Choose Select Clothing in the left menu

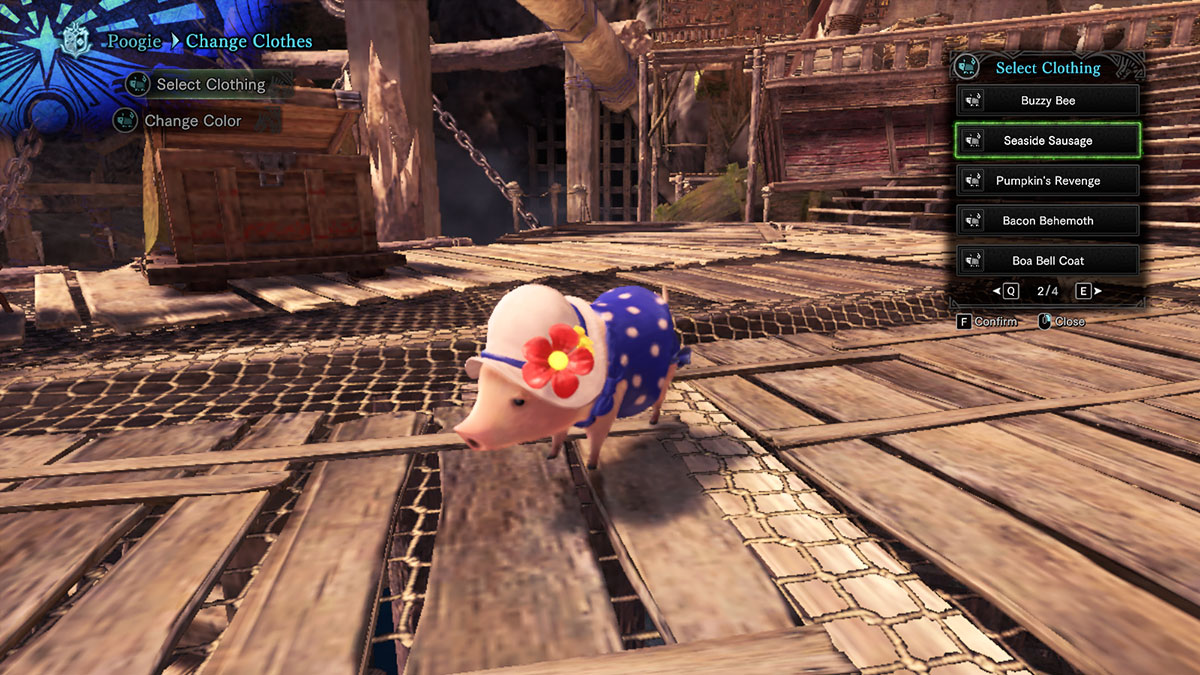[x=210, y=85]
